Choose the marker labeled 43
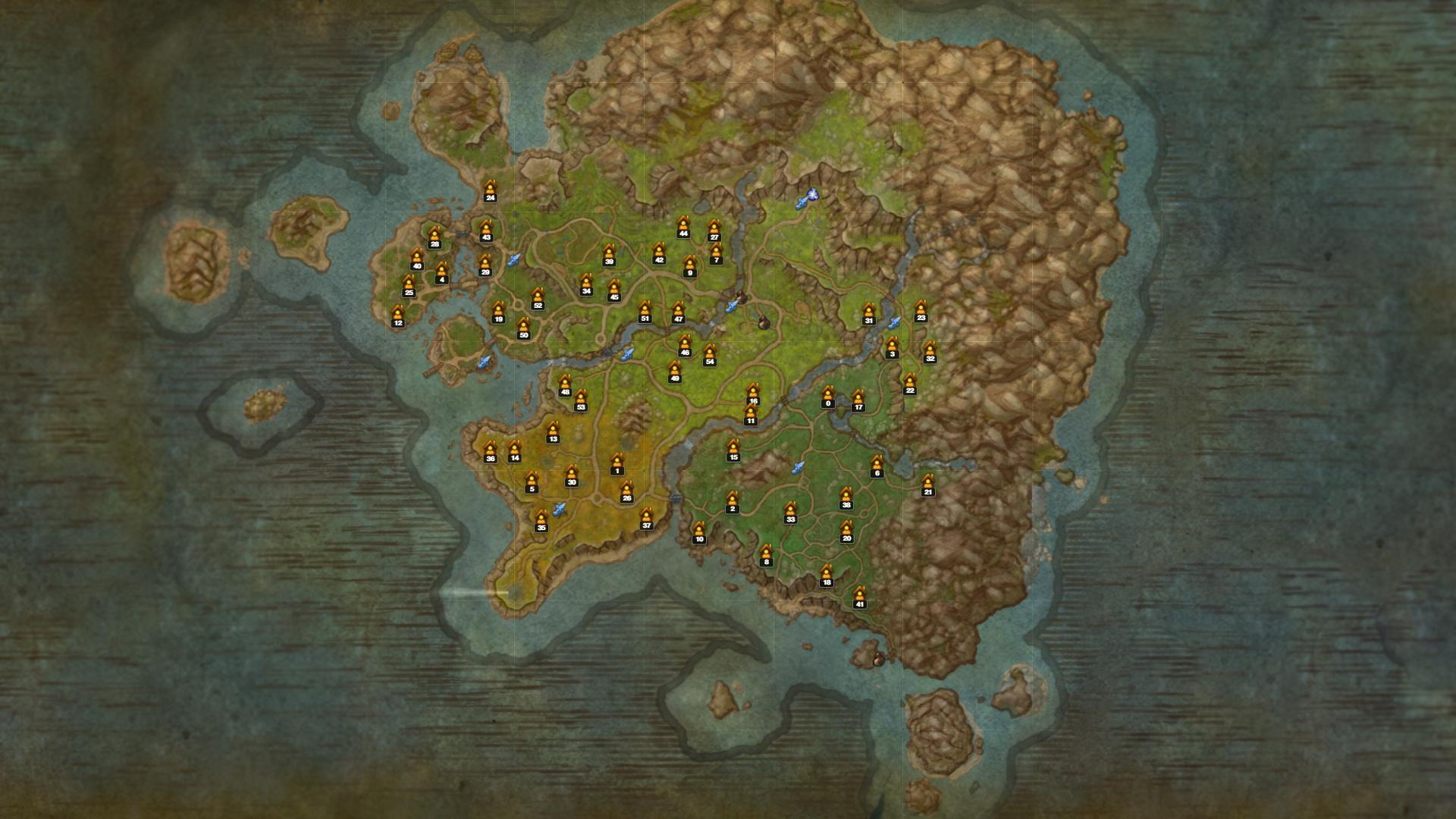 coord(486,230)
